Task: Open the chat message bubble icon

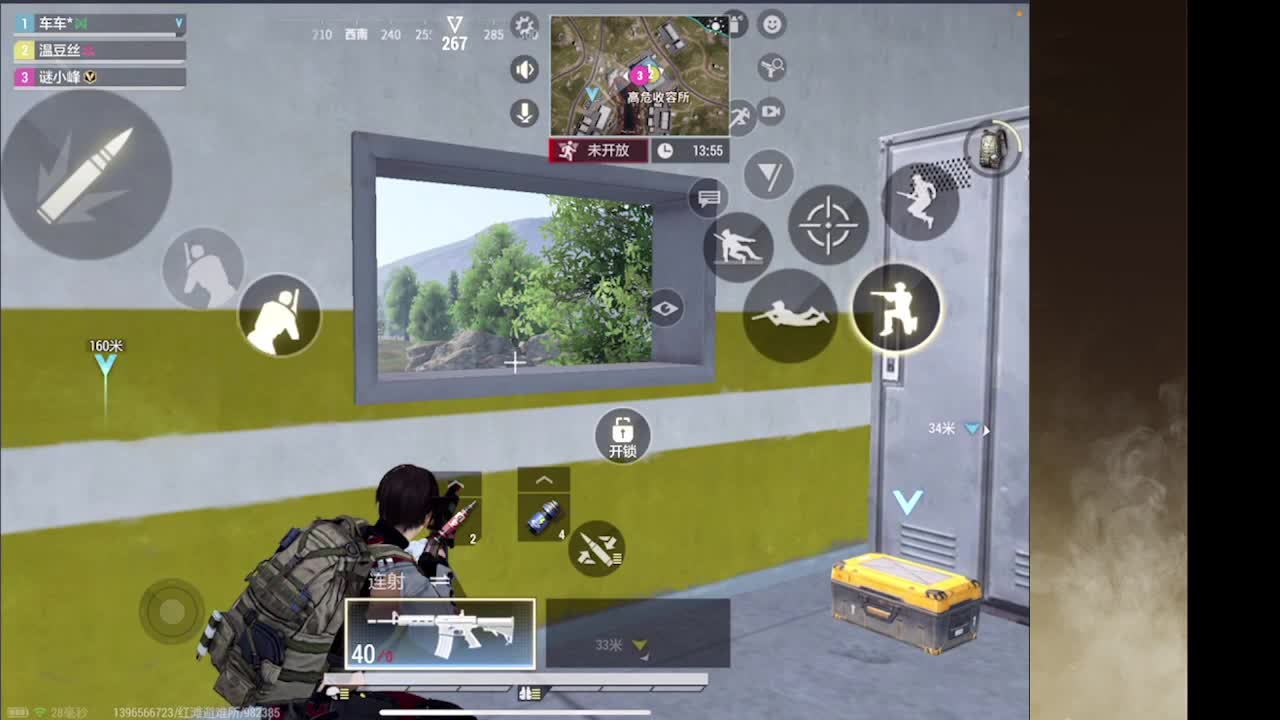Action: 709,199
